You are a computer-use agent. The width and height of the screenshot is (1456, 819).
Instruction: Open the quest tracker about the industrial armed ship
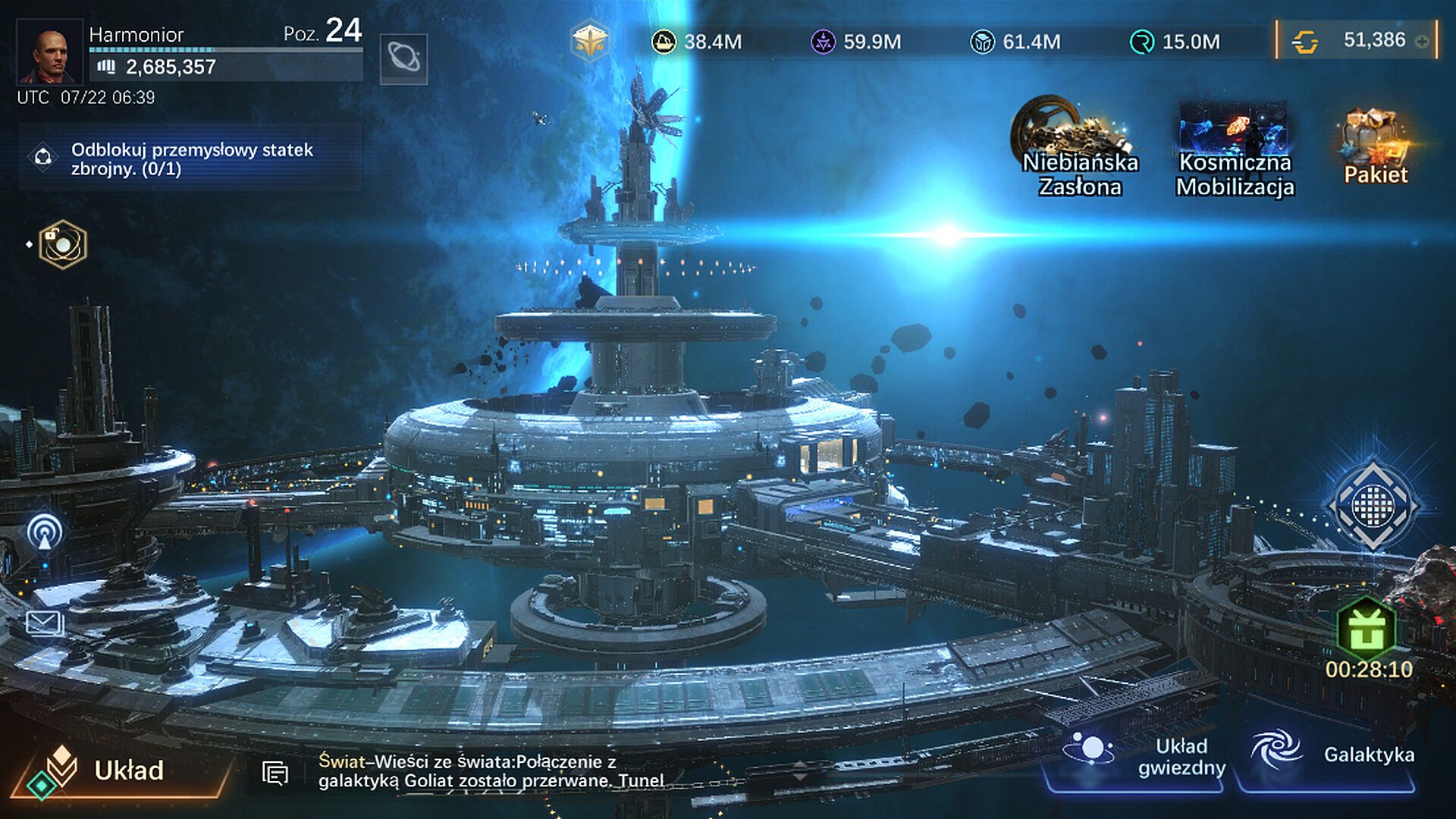pyautogui.click(x=190, y=159)
